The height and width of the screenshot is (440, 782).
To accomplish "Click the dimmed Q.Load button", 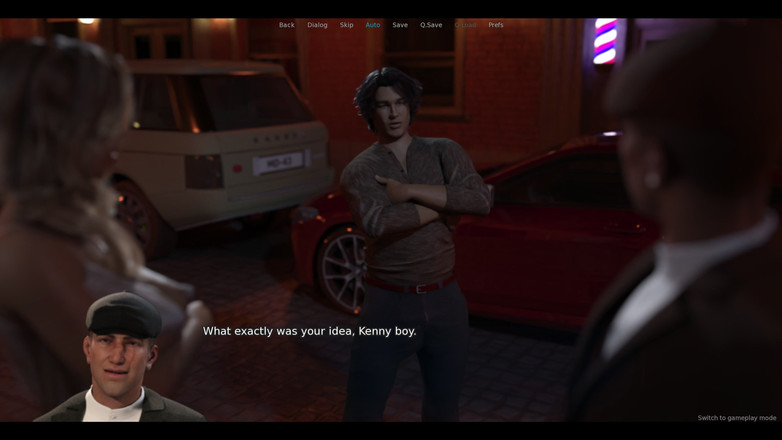I will point(465,25).
